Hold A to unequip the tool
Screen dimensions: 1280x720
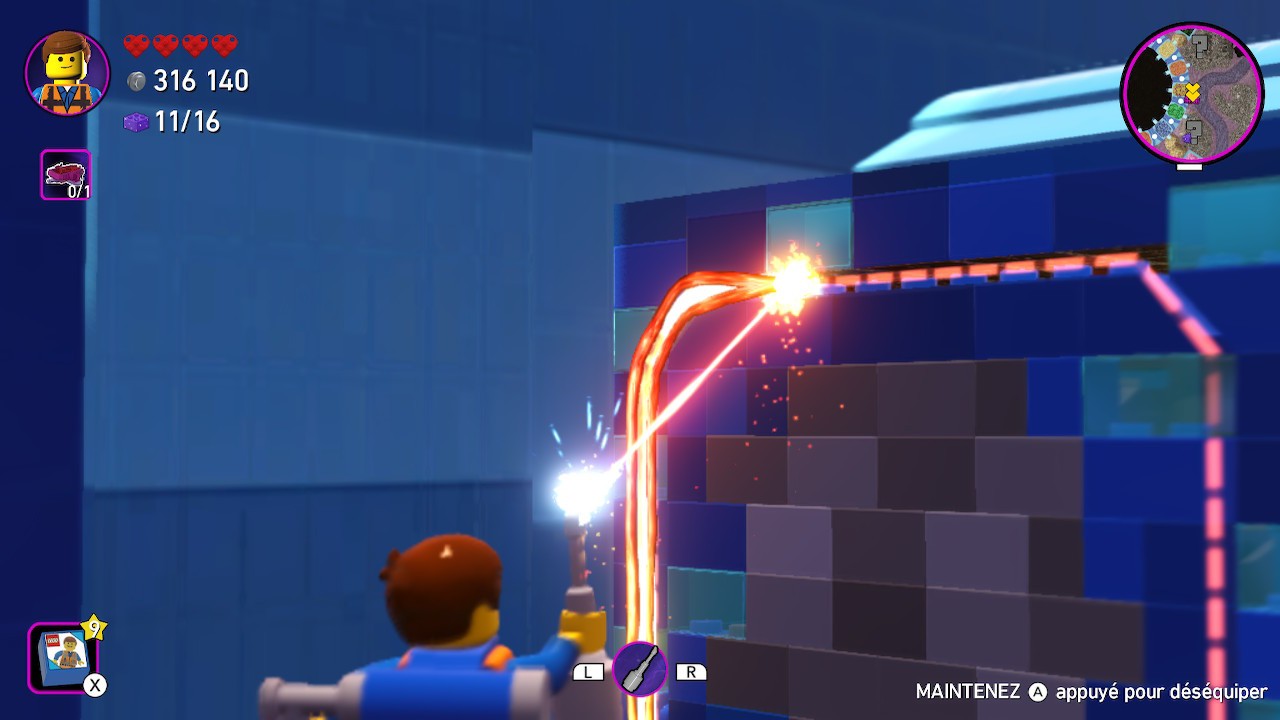click(x=1040, y=690)
